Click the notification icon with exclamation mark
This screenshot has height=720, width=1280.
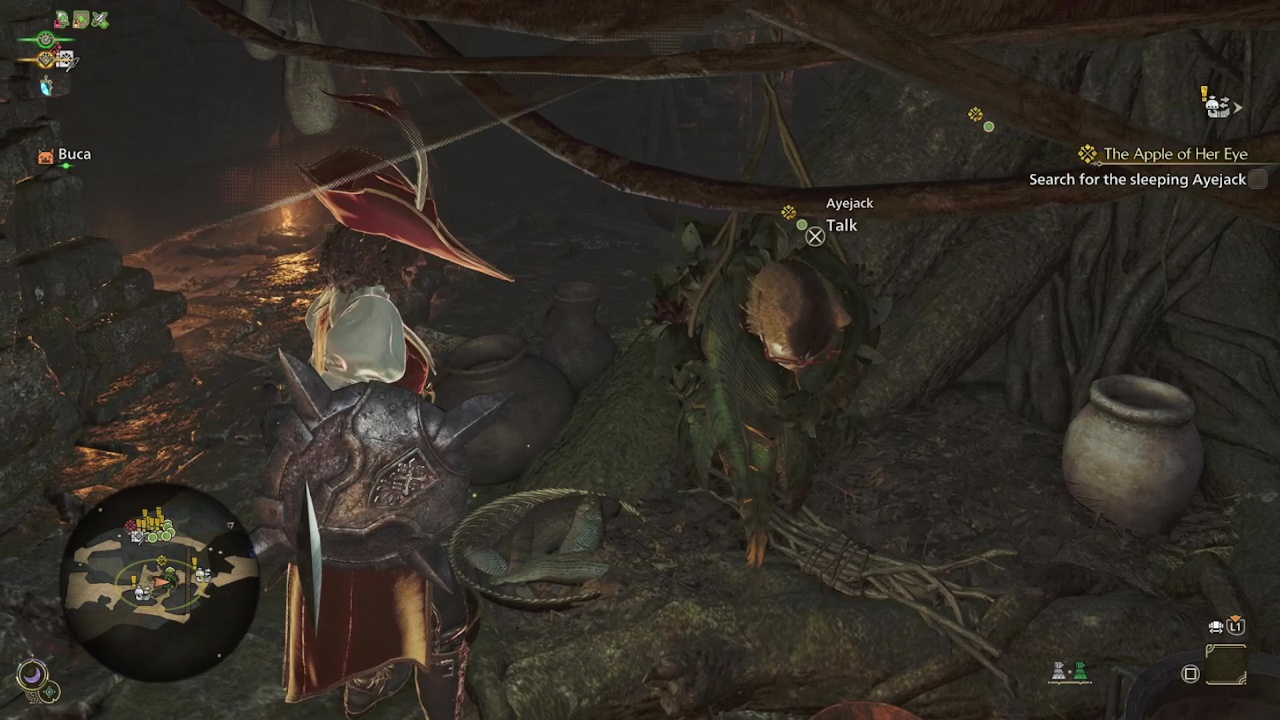point(1215,103)
